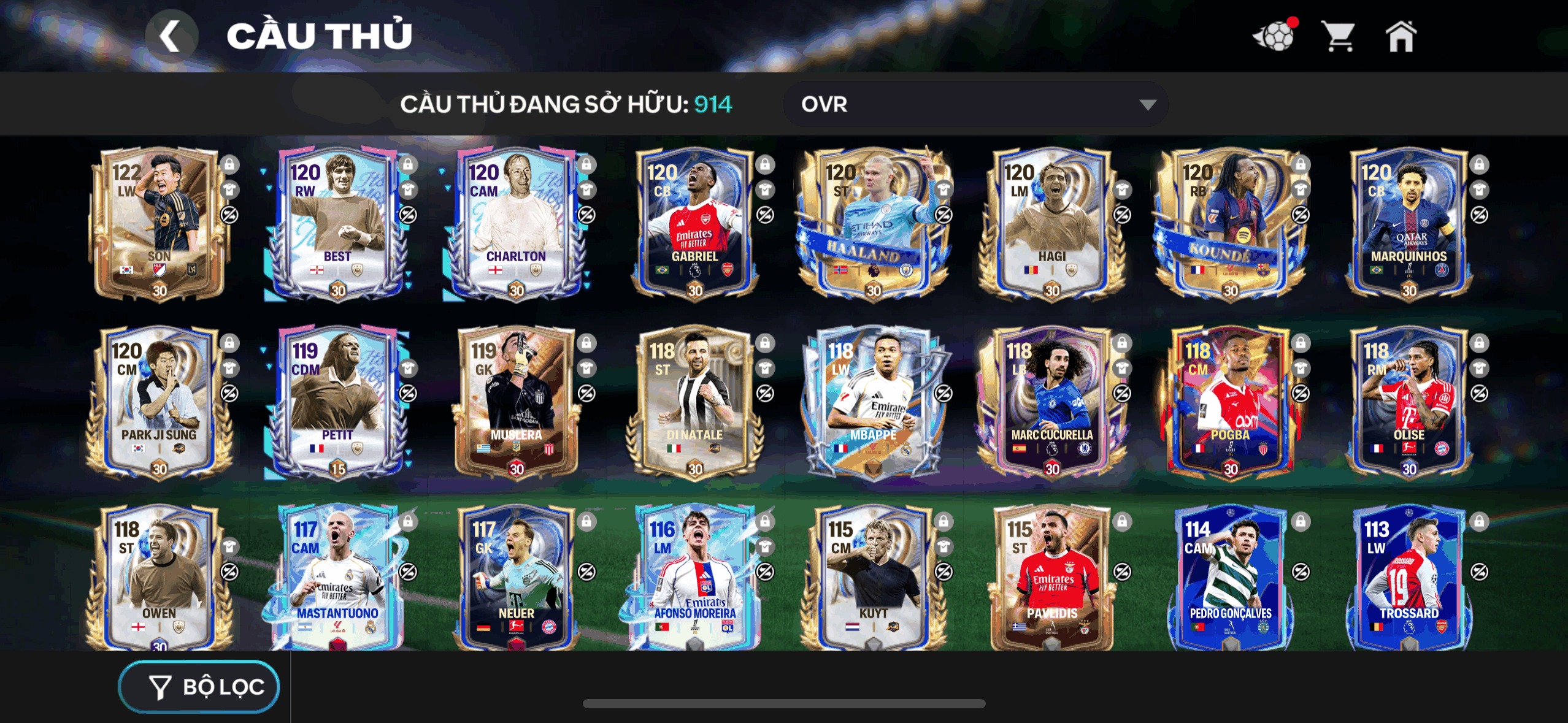Expand the OVR sort dropdown
This screenshot has width=1568, height=723.
click(x=975, y=104)
